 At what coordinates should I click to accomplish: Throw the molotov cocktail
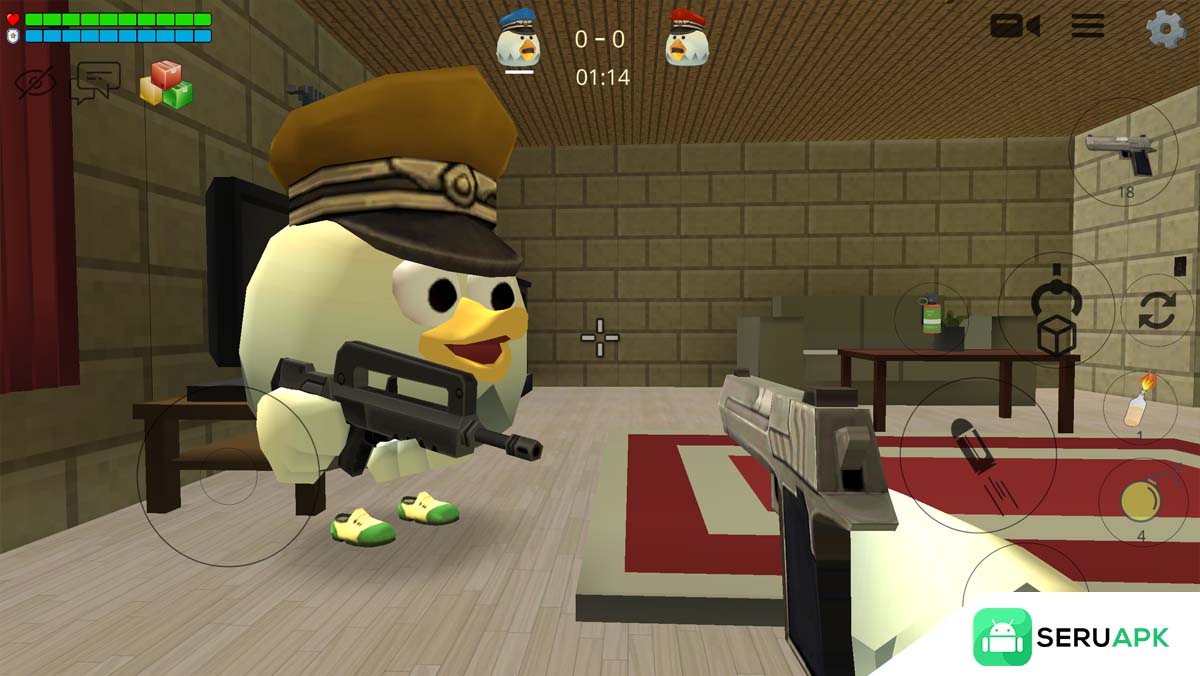pyautogui.click(x=1139, y=404)
